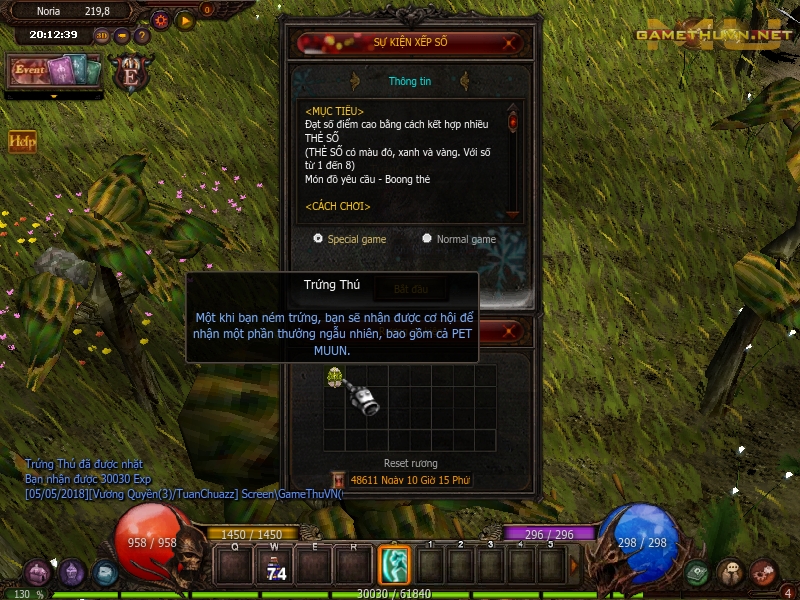Open the Event cards banner
The image size is (800, 600).
pyautogui.click(x=56, y=71)
